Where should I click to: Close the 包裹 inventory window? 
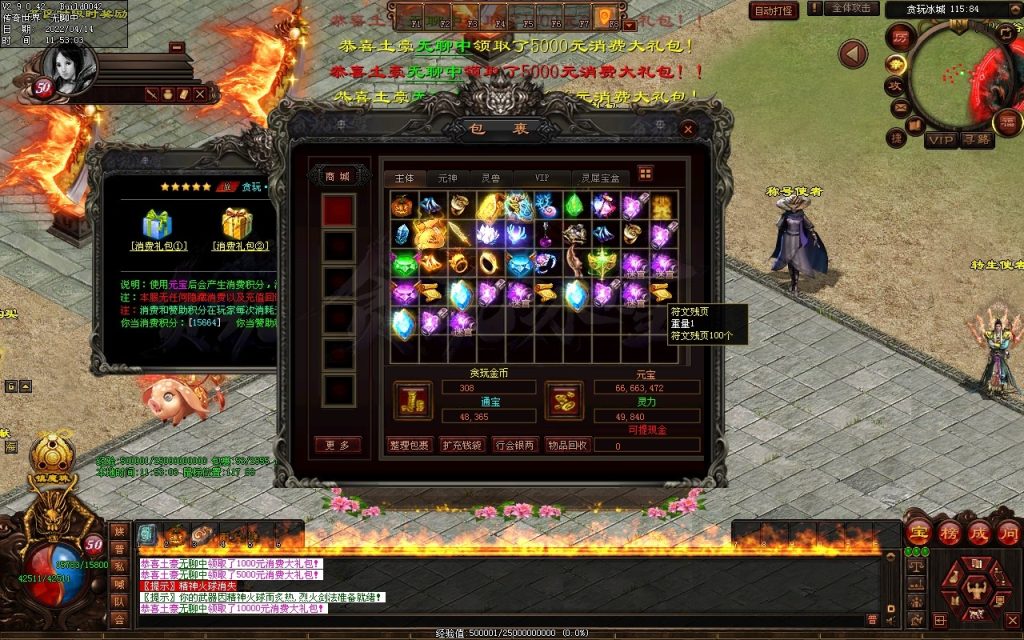click(687, 129)
